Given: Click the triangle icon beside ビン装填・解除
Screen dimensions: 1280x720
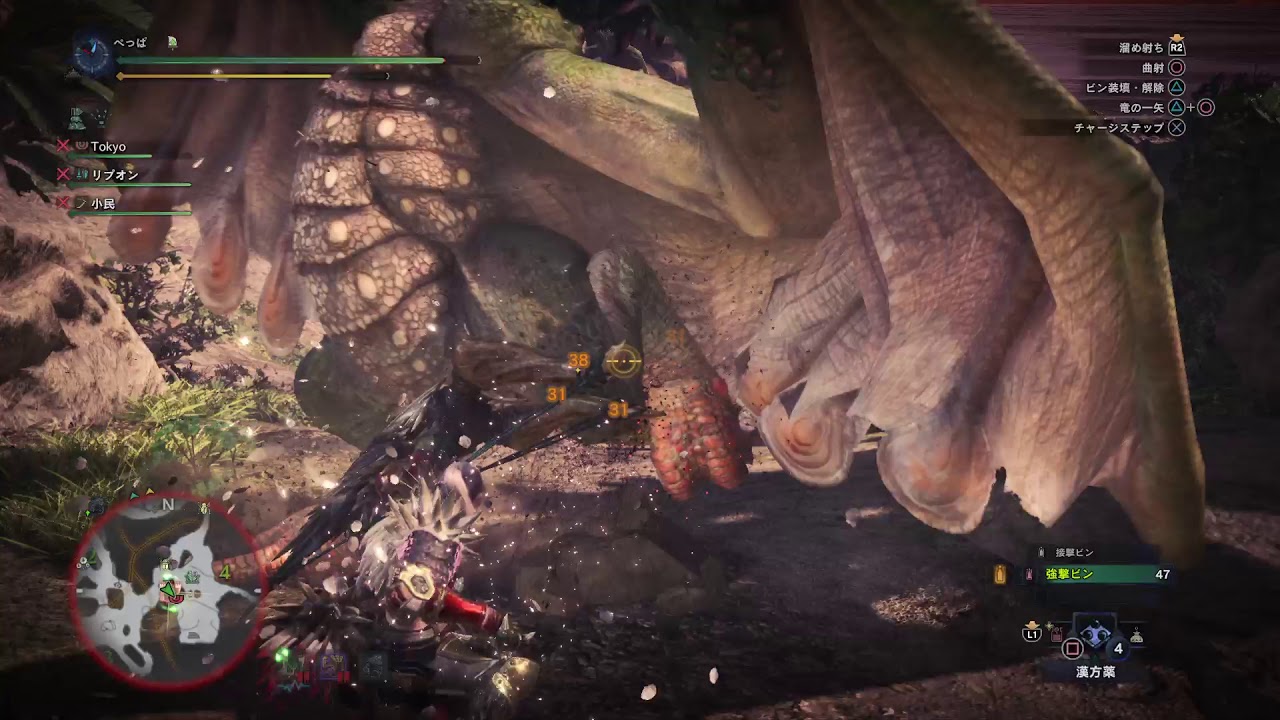Looking at the screenshot, I should tap(1175, 88).
